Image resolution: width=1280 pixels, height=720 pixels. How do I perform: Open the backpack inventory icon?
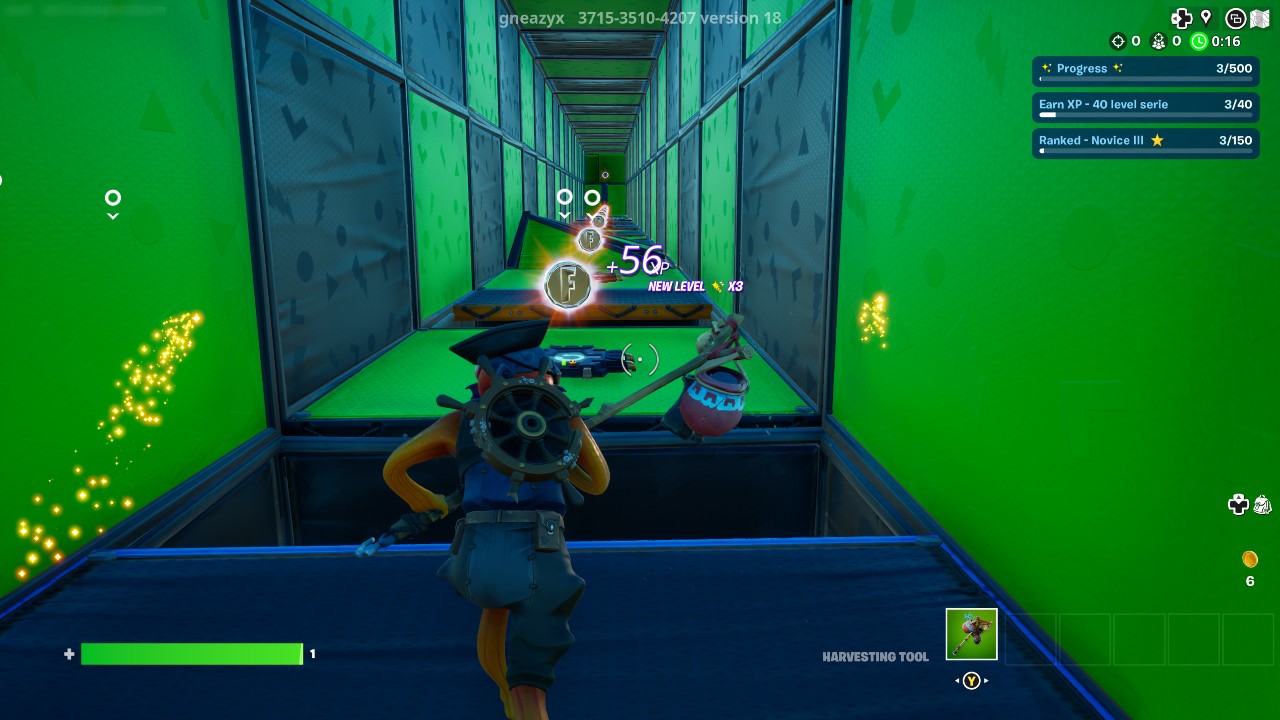[1262, 507]
